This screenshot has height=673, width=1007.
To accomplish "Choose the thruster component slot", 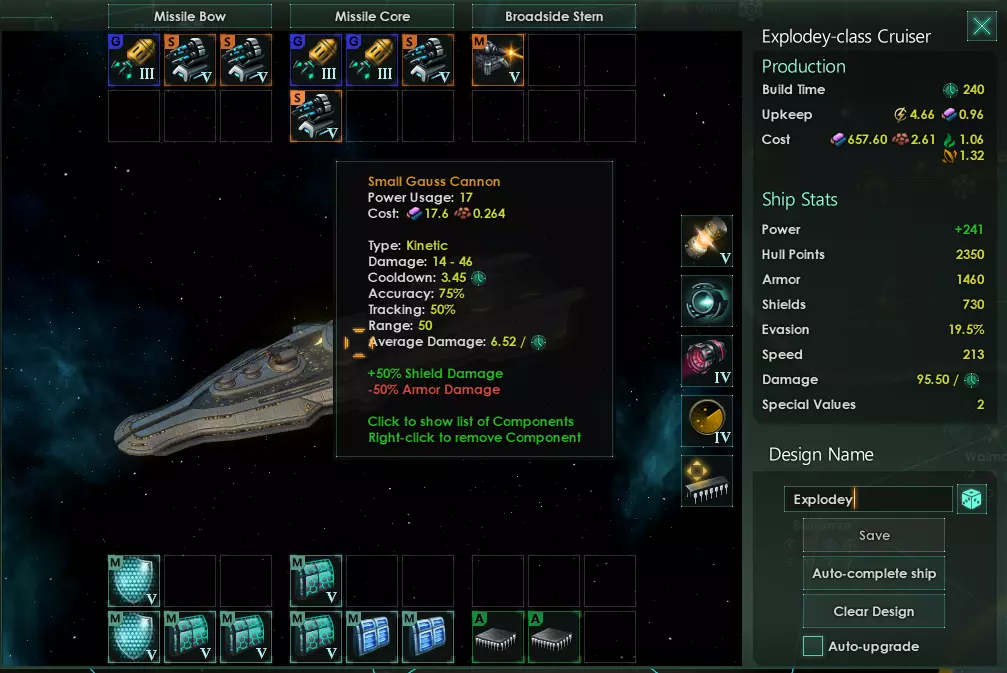I will coord(707,361).
